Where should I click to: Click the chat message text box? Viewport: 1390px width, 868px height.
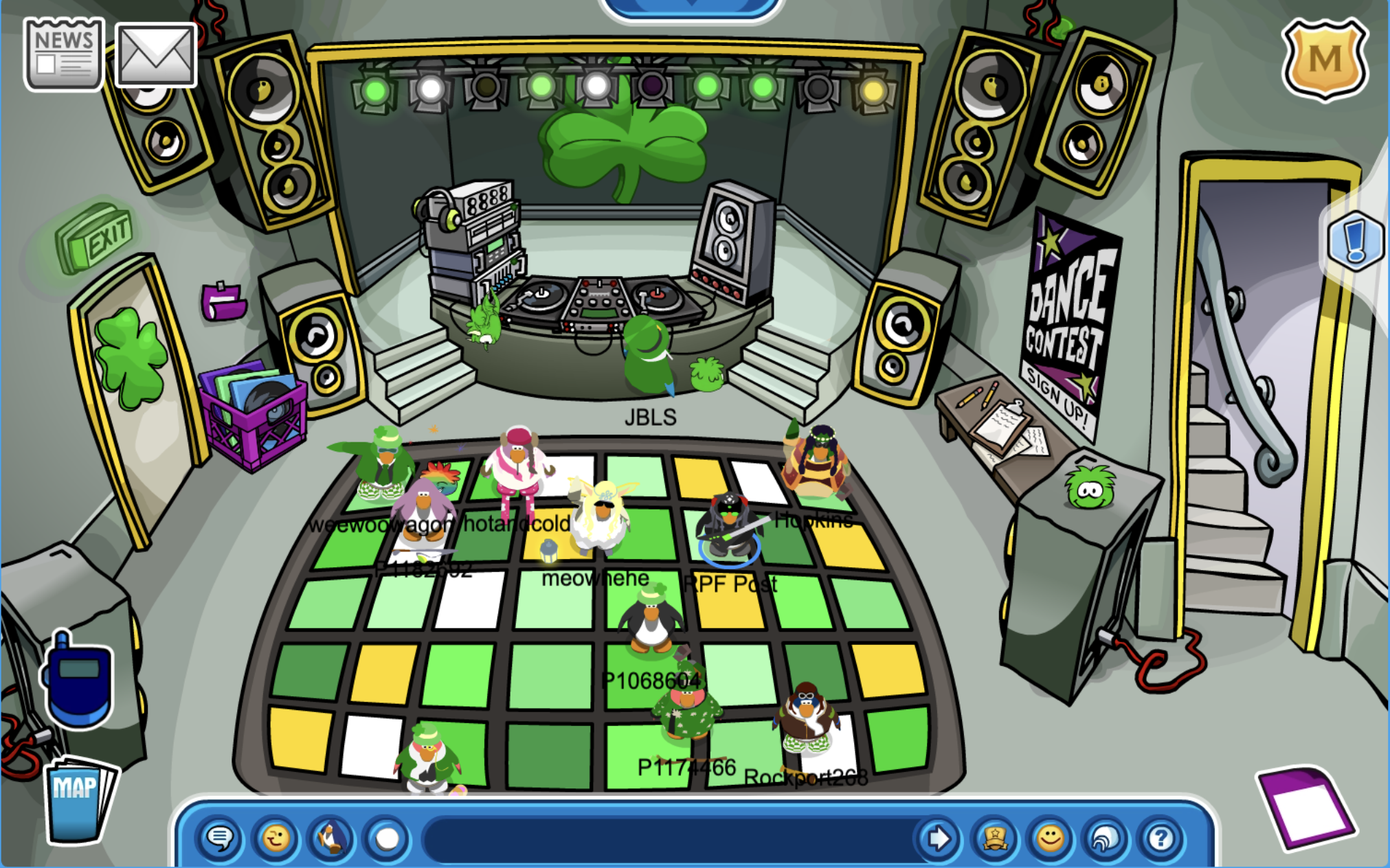670,838
